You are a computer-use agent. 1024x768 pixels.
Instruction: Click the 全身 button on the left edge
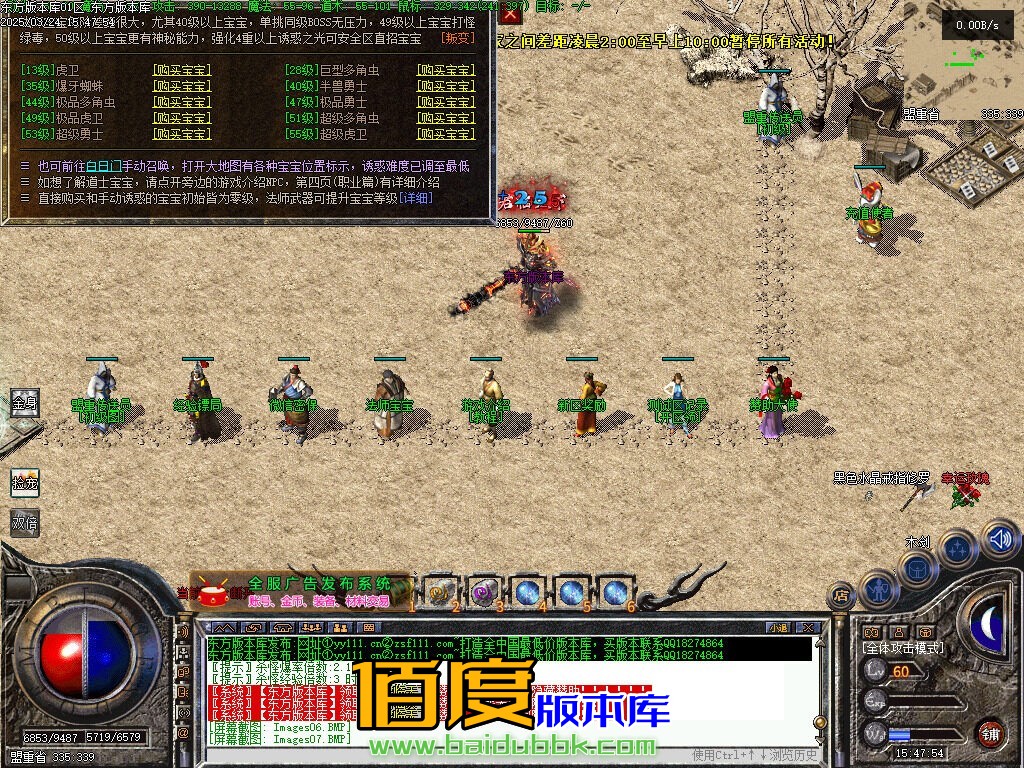click(x=24, y=404)
